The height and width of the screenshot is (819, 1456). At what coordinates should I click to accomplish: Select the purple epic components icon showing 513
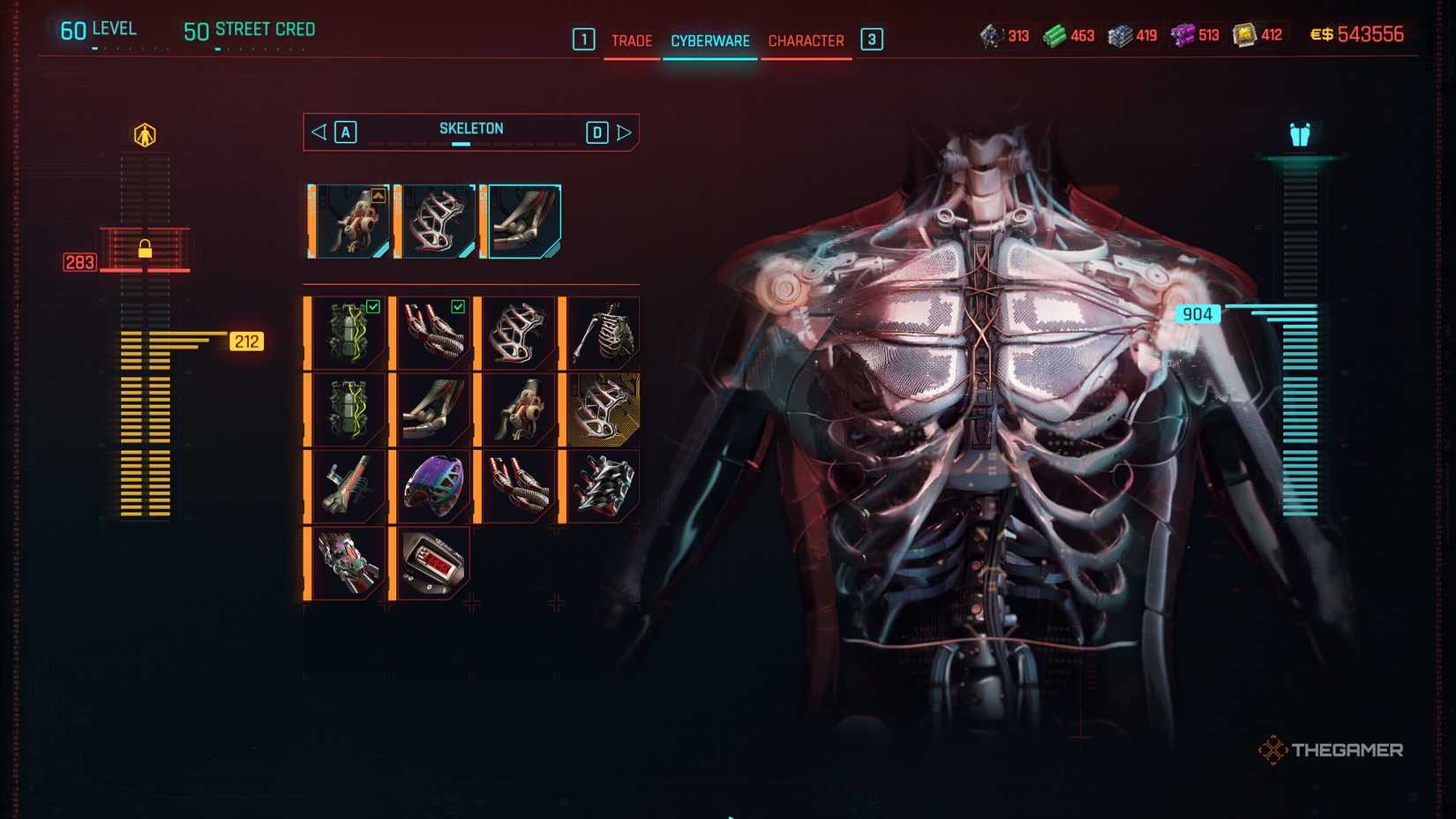pos(1182,35)
